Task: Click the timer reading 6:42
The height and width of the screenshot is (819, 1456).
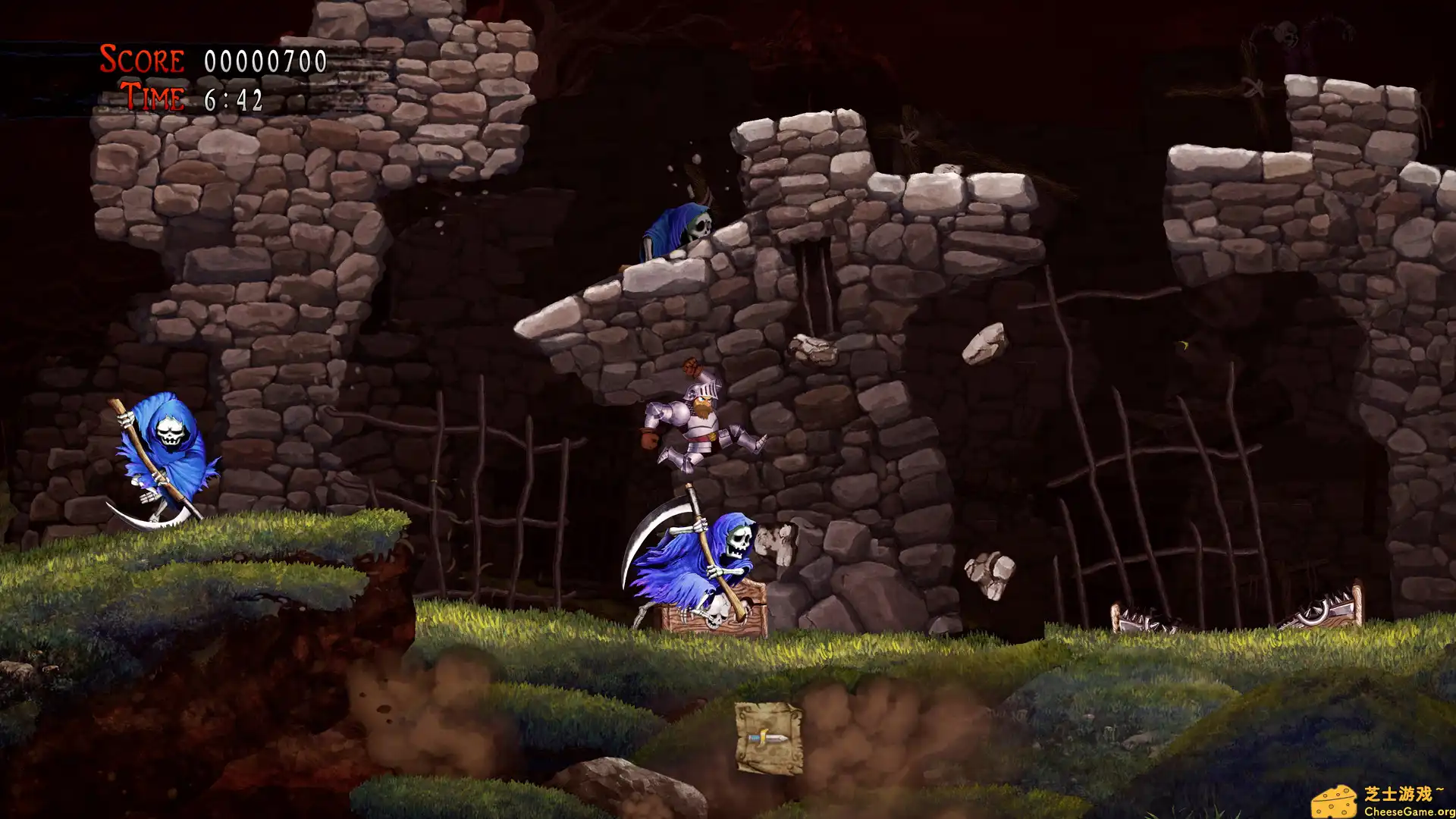Action: [x=234, y=97]
